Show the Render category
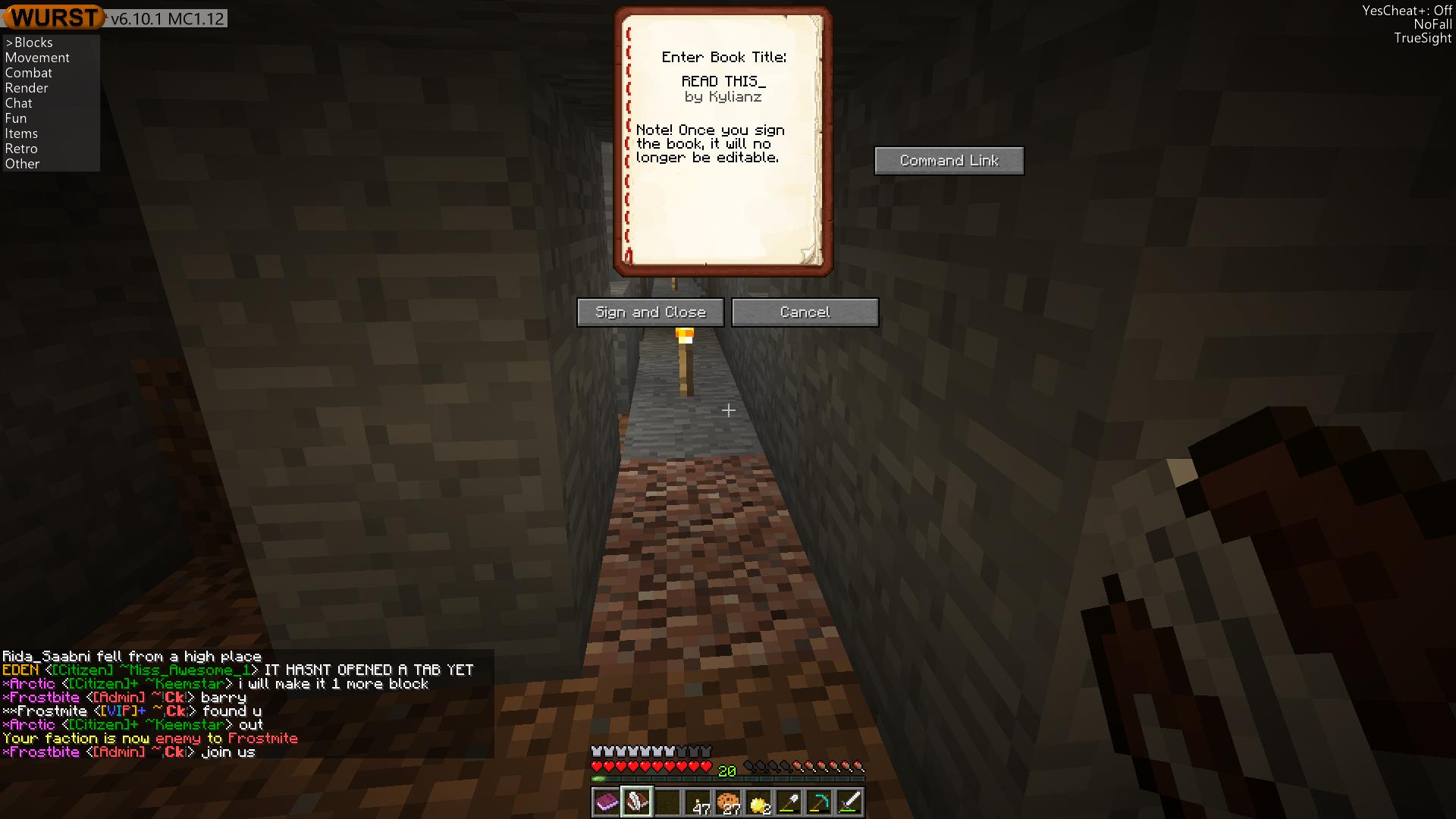Viewport: 1456px width, 819px height. pos(27,88)
